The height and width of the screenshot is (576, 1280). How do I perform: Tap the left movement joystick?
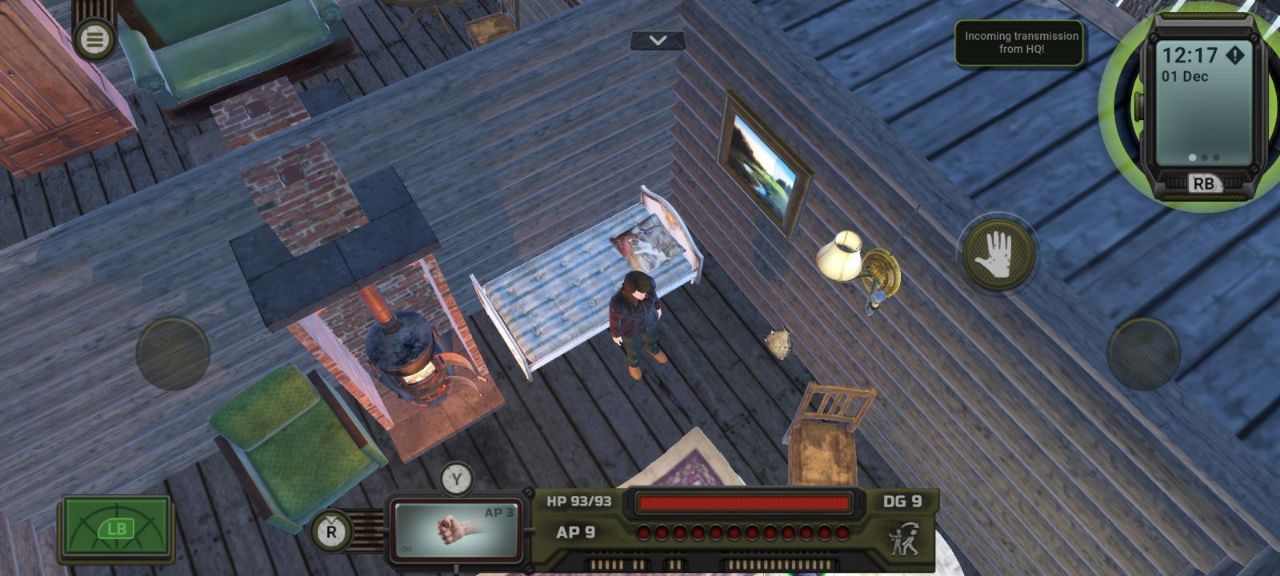(173, 353)
